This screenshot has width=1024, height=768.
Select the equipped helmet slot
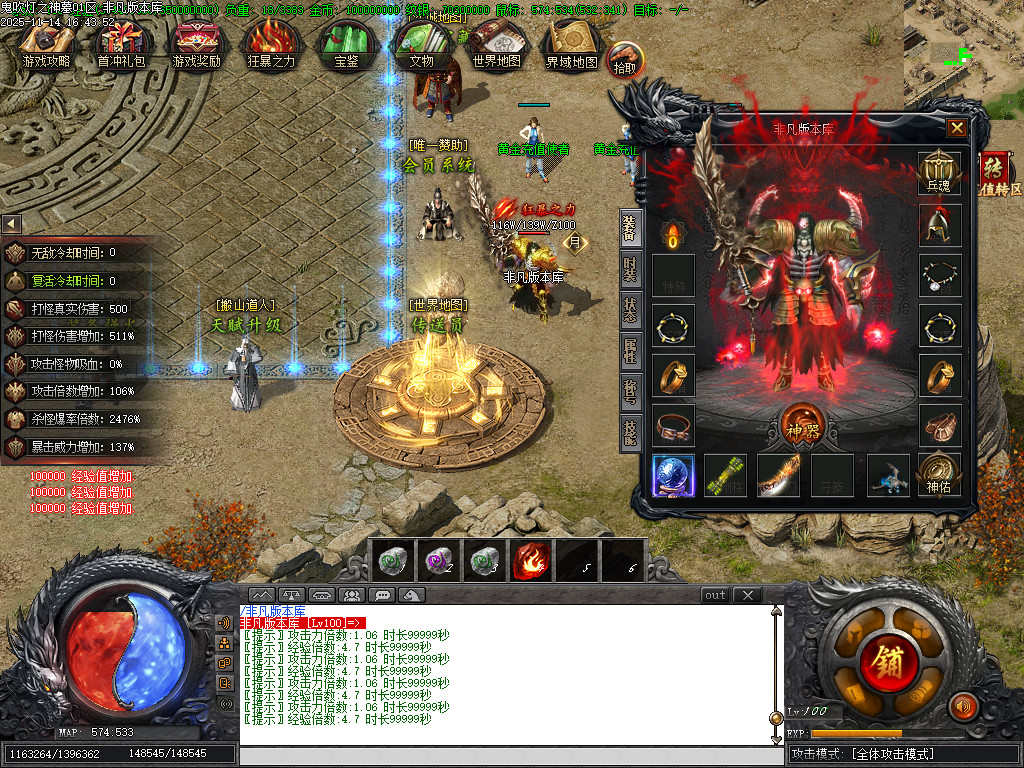940,225
